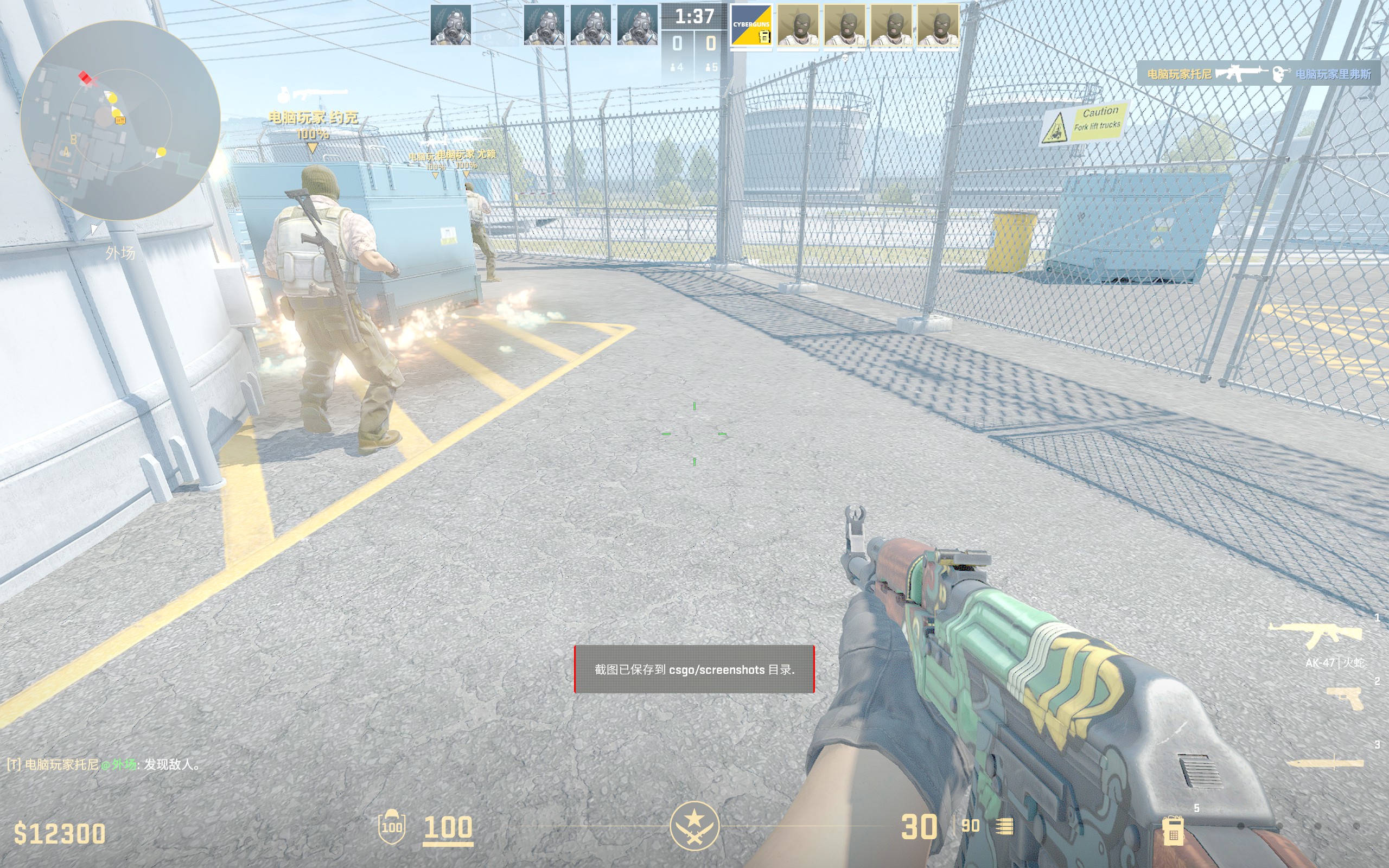Select the AK-47 火蛇 weapon slot
This screenshot has height=868, width=1389.
[1316, 636]
